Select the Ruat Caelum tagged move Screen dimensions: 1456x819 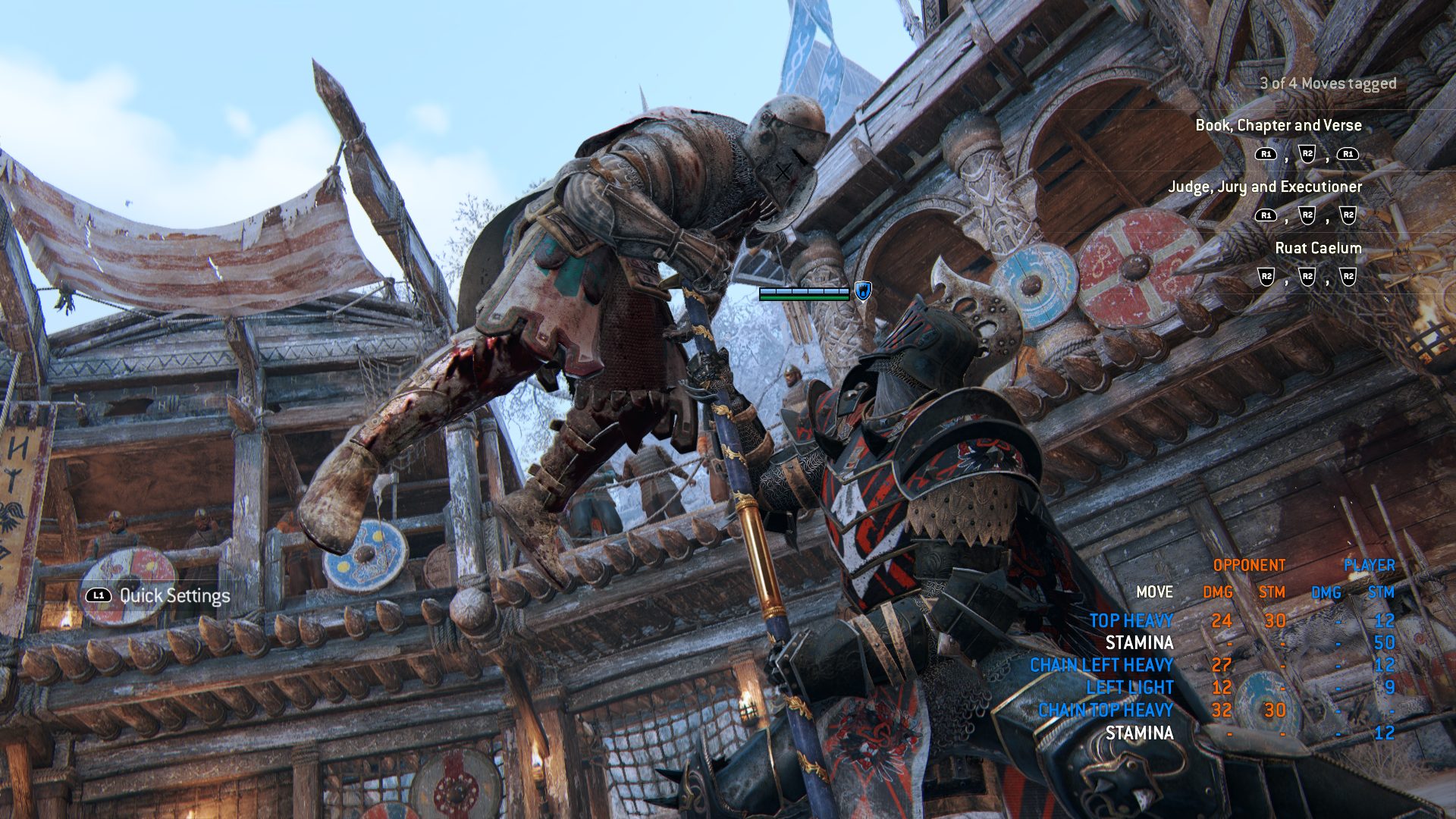pyautogui.click(x=1317, y=249)
